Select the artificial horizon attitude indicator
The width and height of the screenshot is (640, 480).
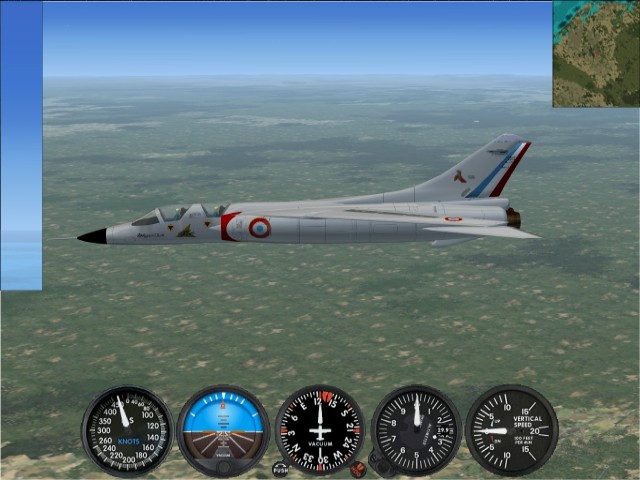click(x=223, y=430)
